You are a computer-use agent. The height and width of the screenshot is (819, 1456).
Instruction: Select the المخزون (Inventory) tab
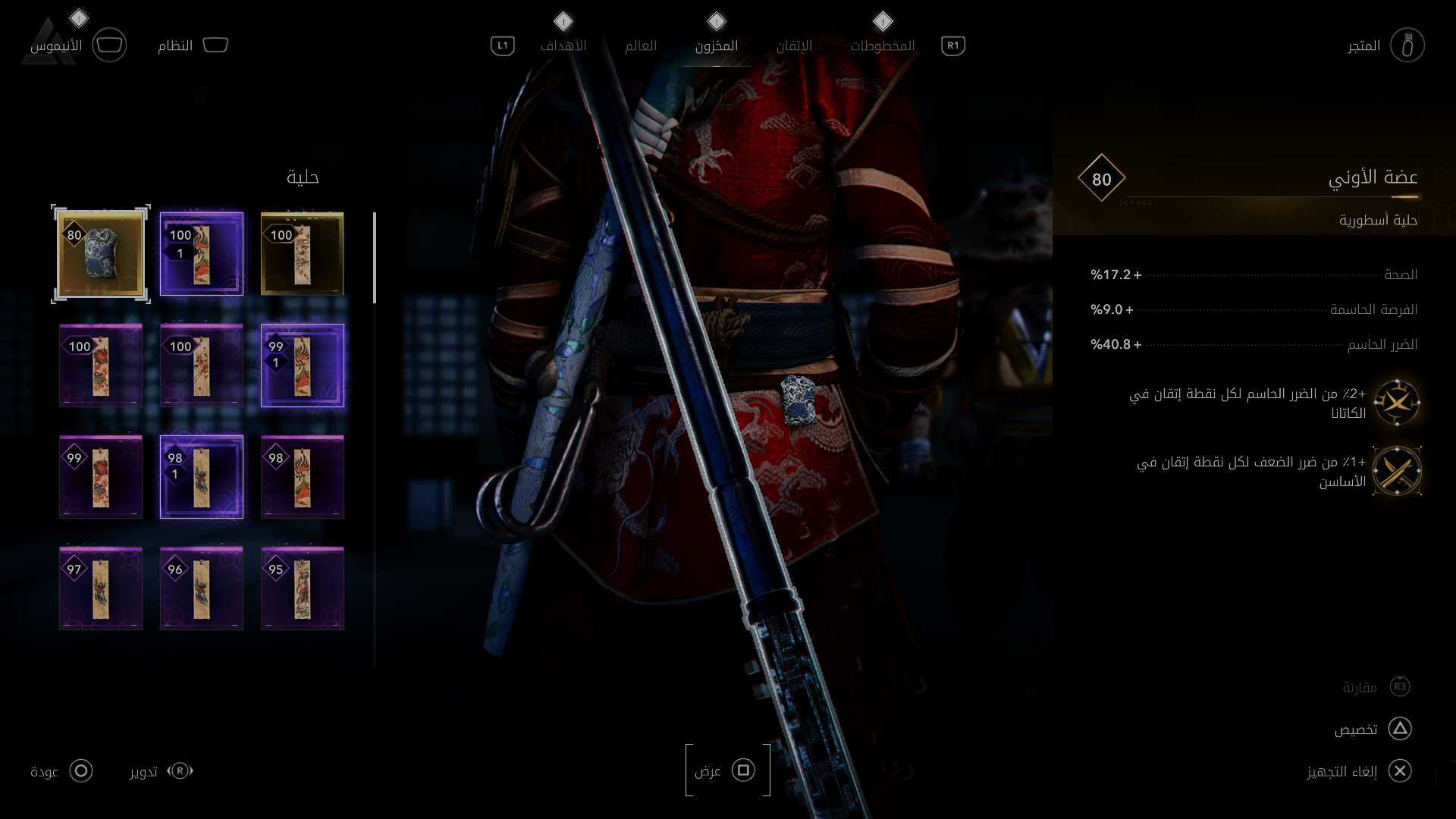click(x=716, y=45)
